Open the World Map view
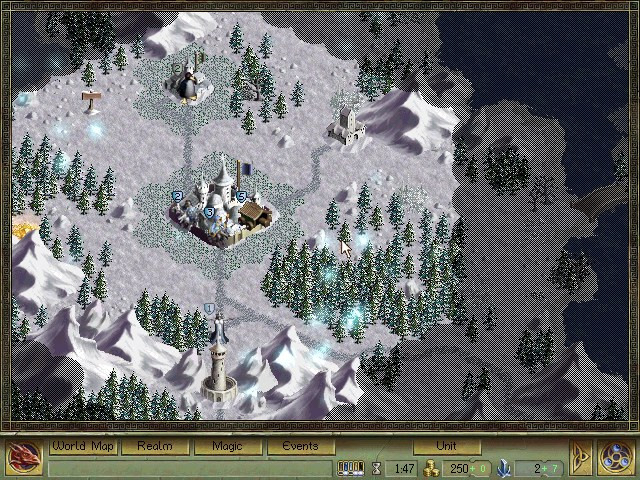640x480 pixels. [83, 446]
